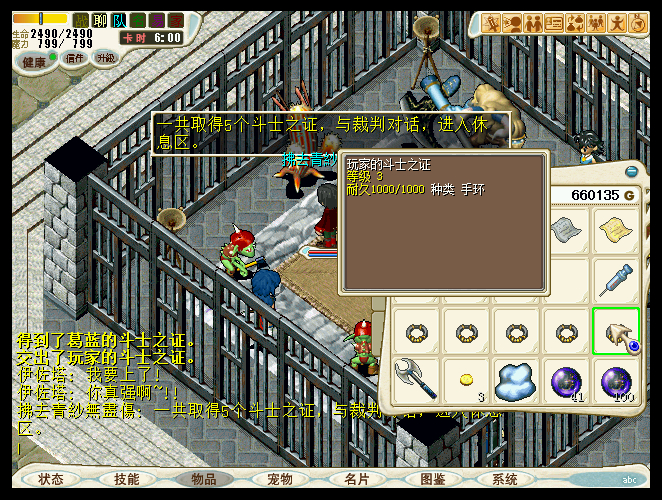Screen dimensions: 662x500
Task: Open the 宠物 pets tab
Action: click(x=280, y=480)
